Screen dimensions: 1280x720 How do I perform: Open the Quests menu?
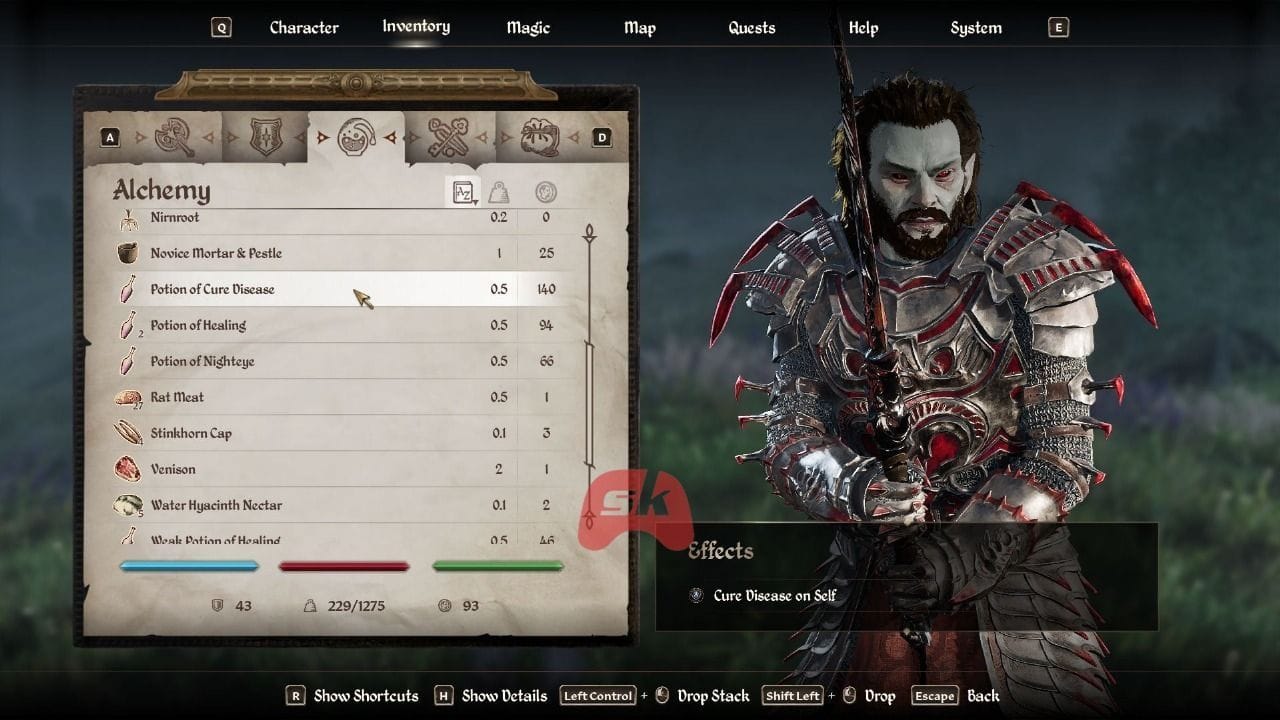pos(751,27)
